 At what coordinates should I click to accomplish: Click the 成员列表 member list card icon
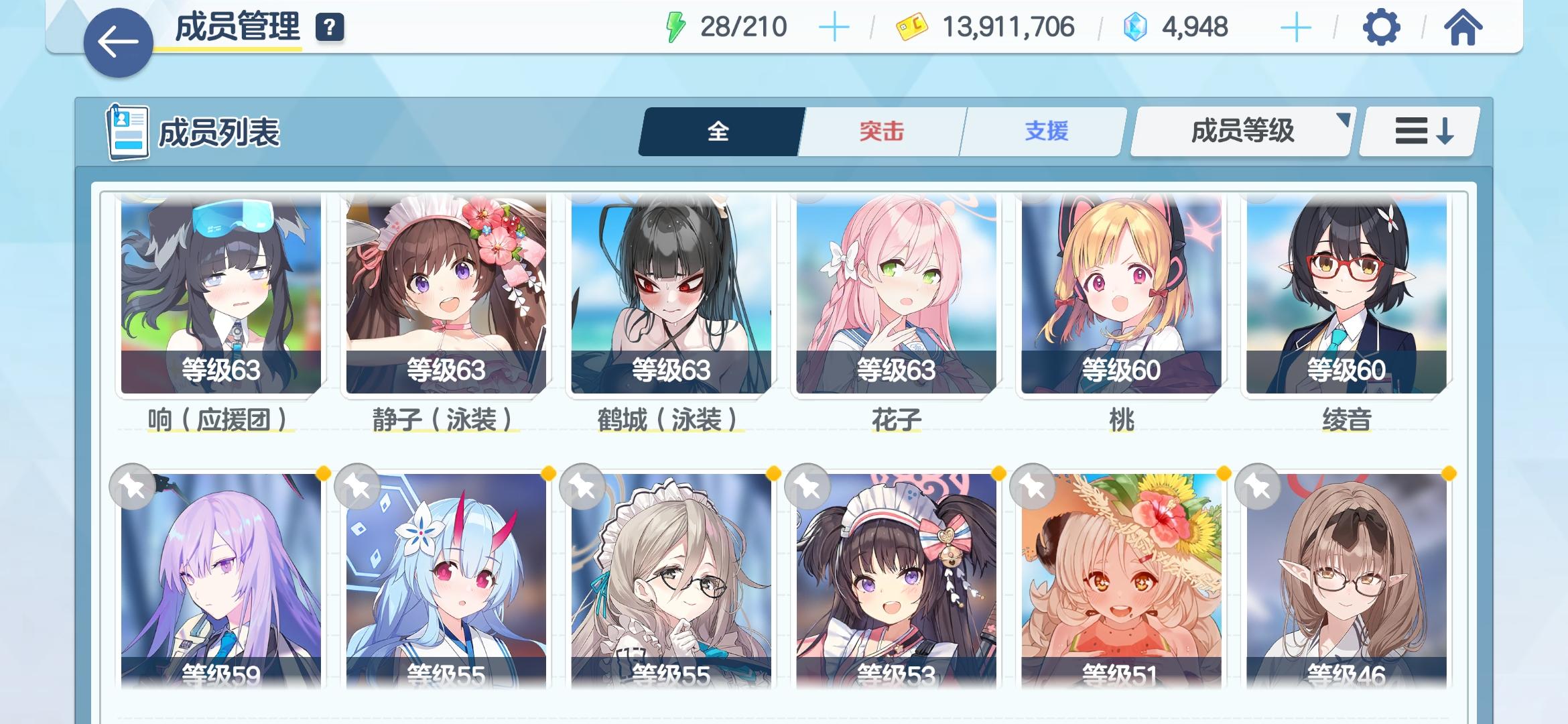[x=129, y=131]
